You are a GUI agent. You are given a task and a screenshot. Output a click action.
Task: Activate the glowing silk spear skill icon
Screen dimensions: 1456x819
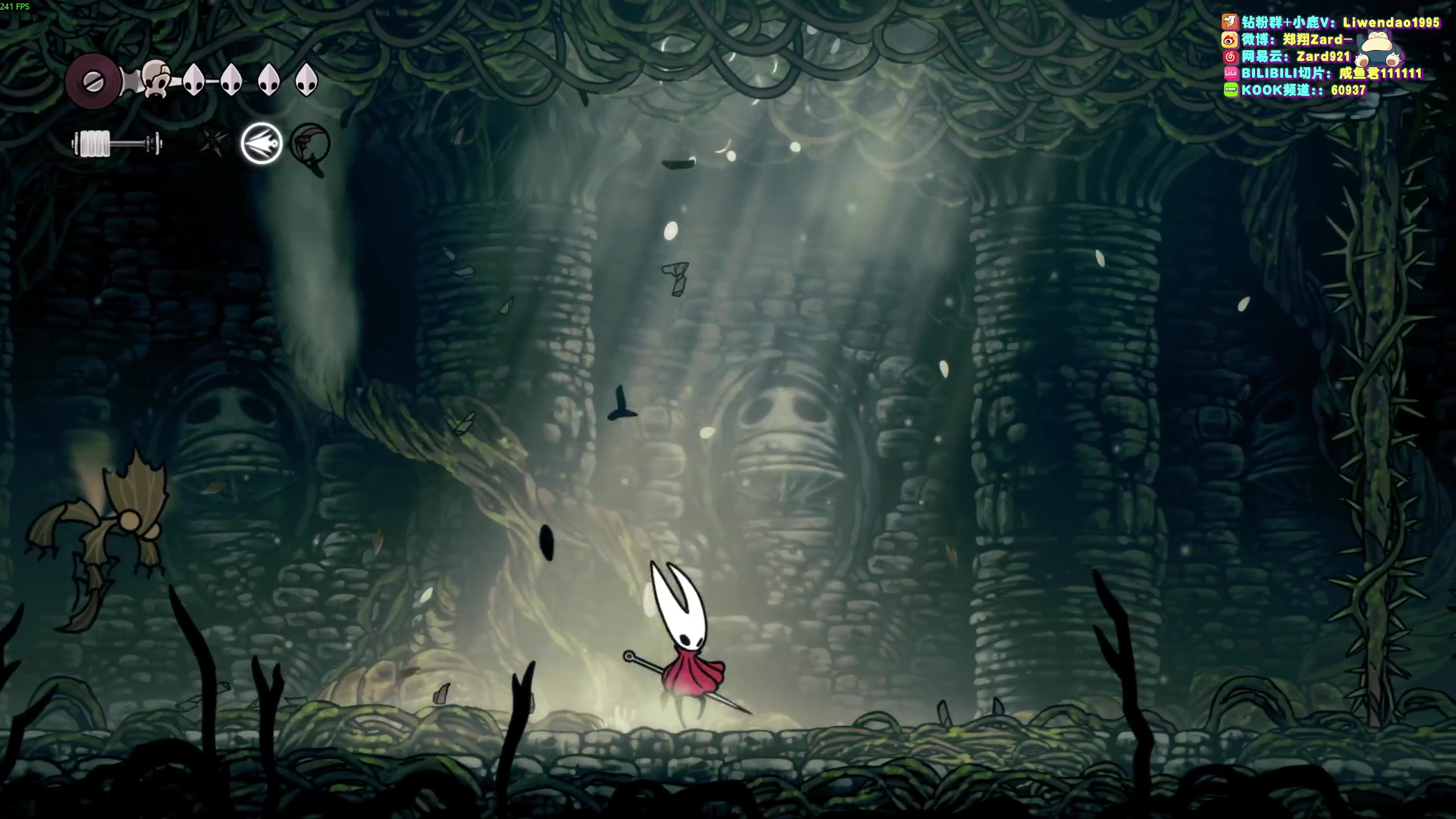[x=262, y=143]
